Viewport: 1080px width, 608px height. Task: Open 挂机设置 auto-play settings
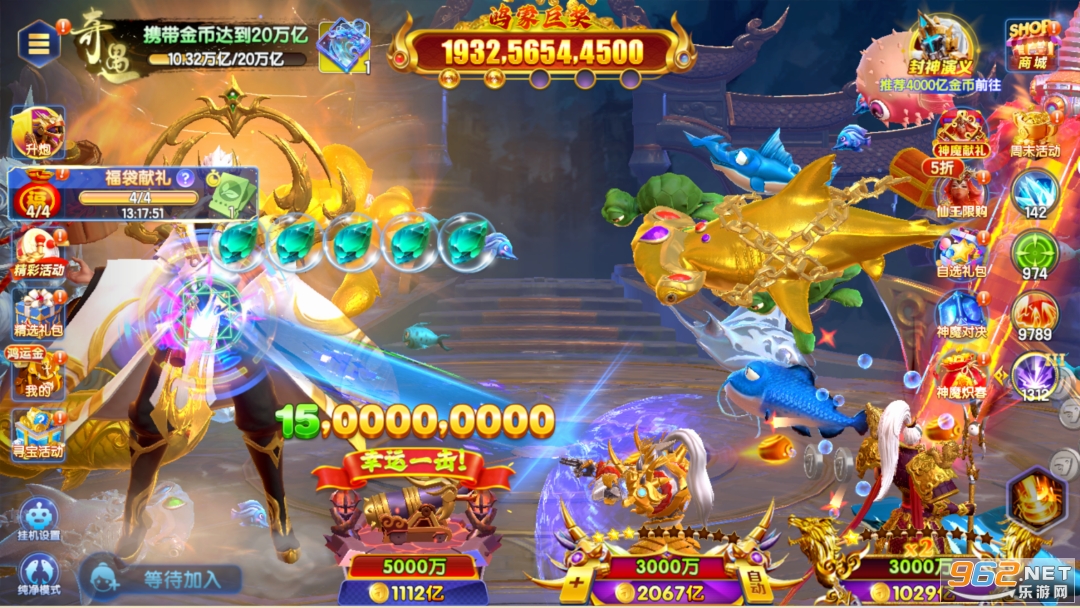coord(38,518)
